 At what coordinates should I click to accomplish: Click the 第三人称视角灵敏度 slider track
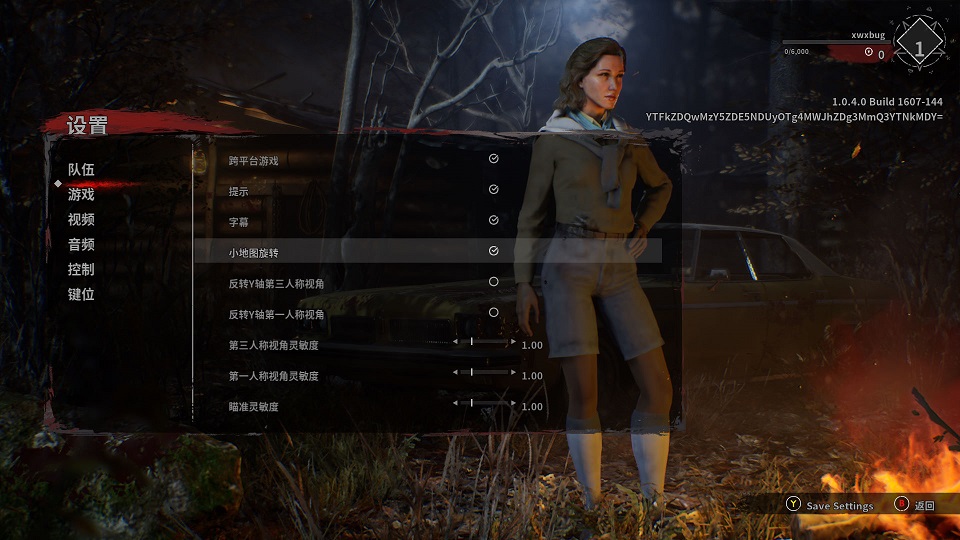(484, 342)
